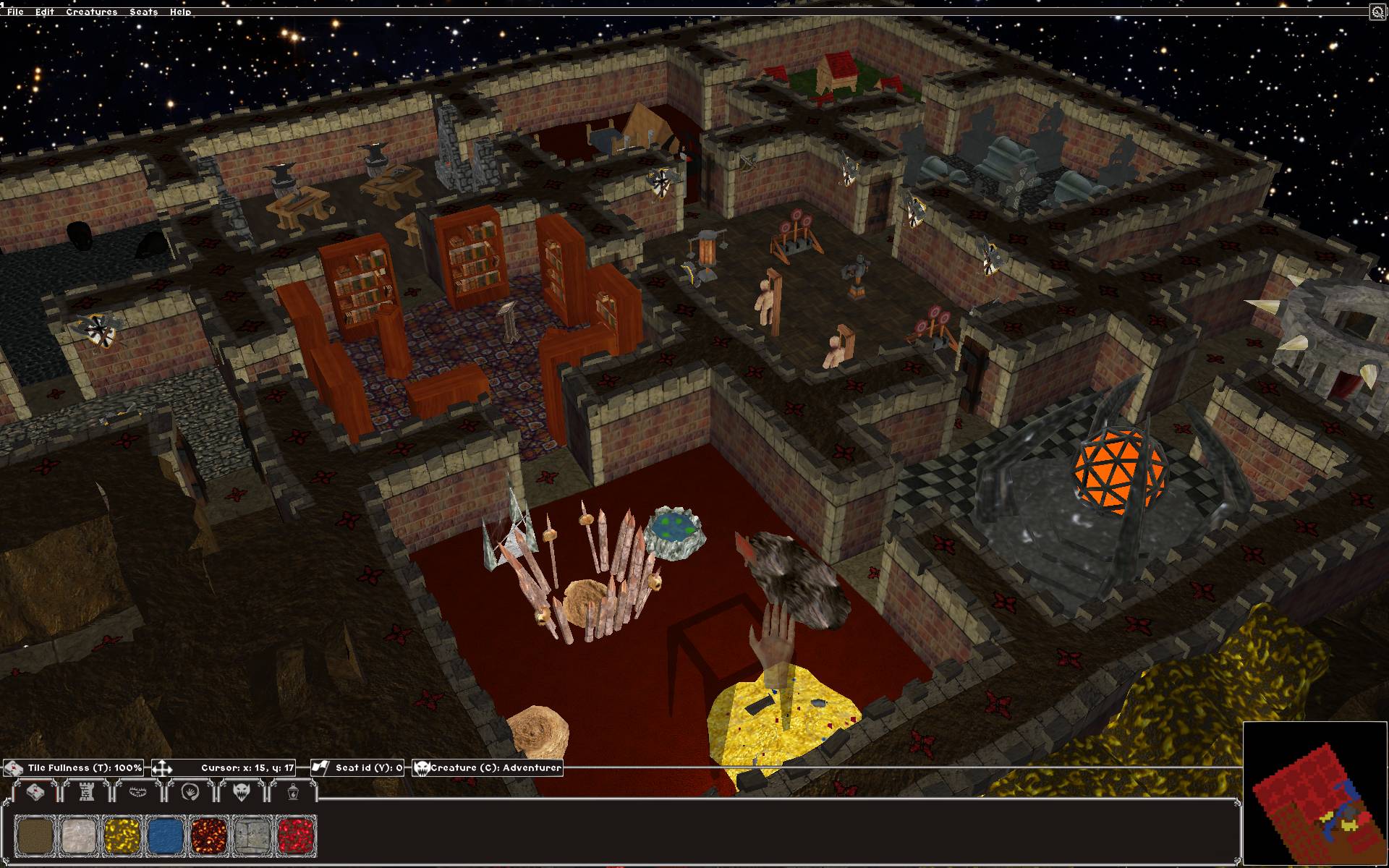1389x868 pixels.
Task: Switch to the lantern tab
Action: pyautogui.click(x=292, y=792)
